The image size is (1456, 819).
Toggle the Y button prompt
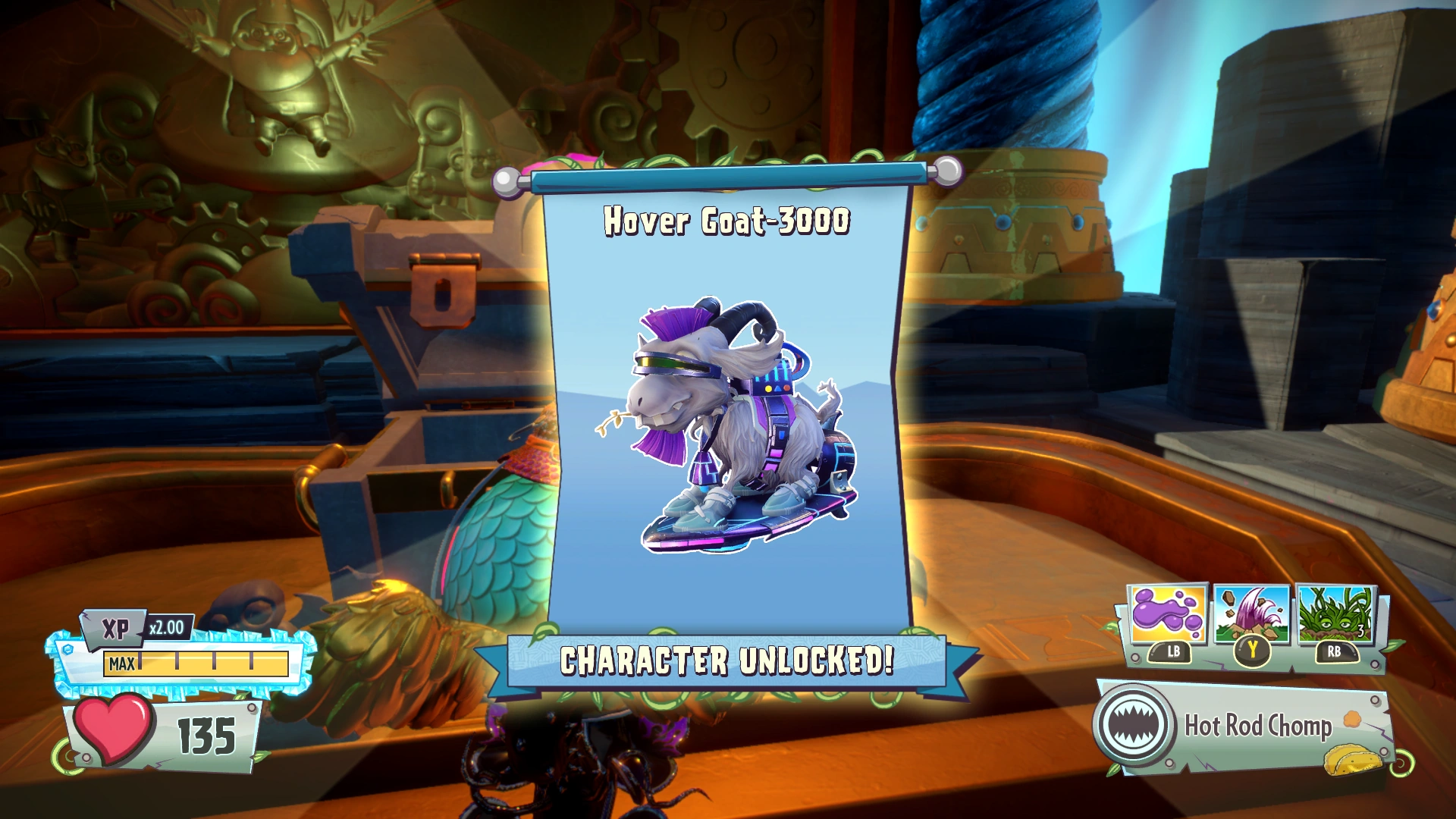click(x=1252, y=650)
